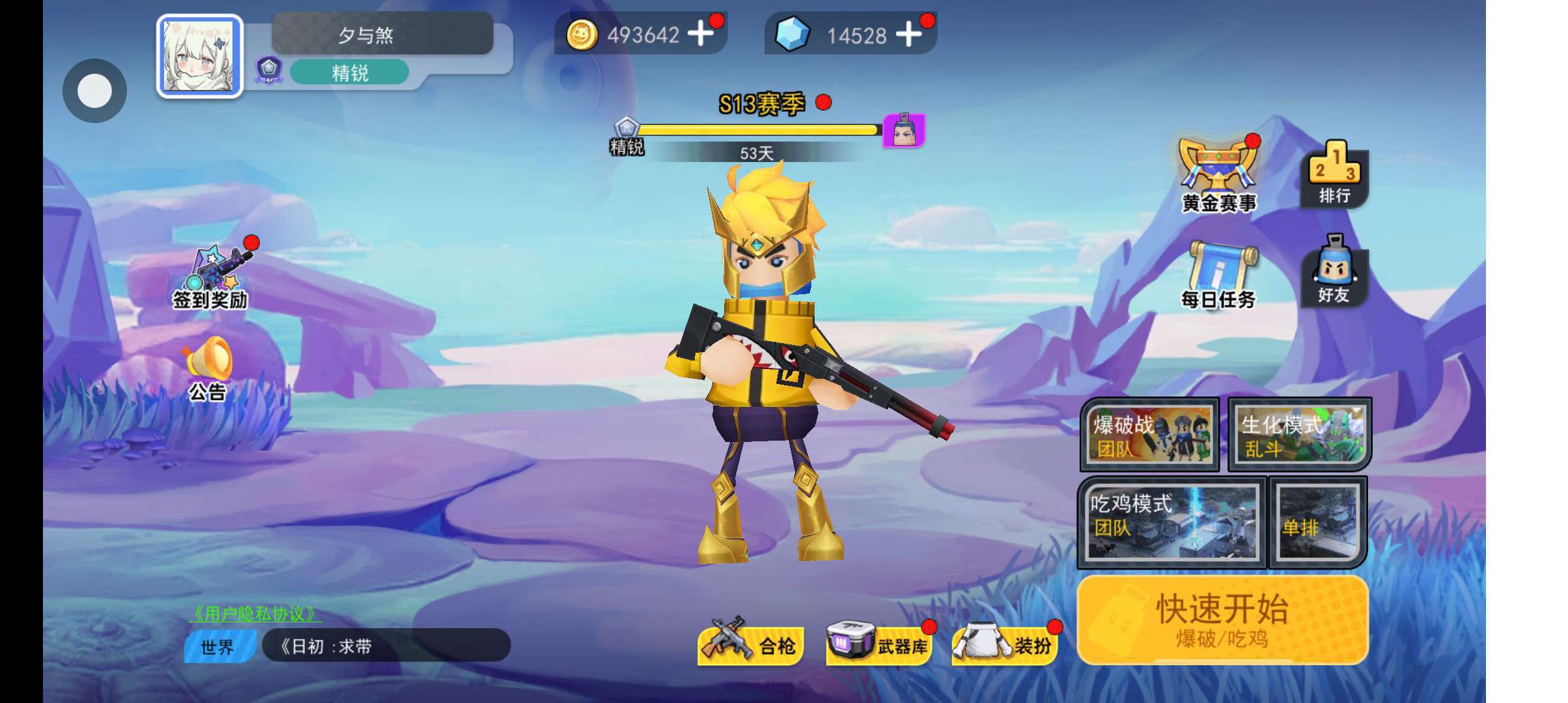Pick the 单排 solo mode tile
The image size is (1568, 703).
click(x=1317, y=522)
